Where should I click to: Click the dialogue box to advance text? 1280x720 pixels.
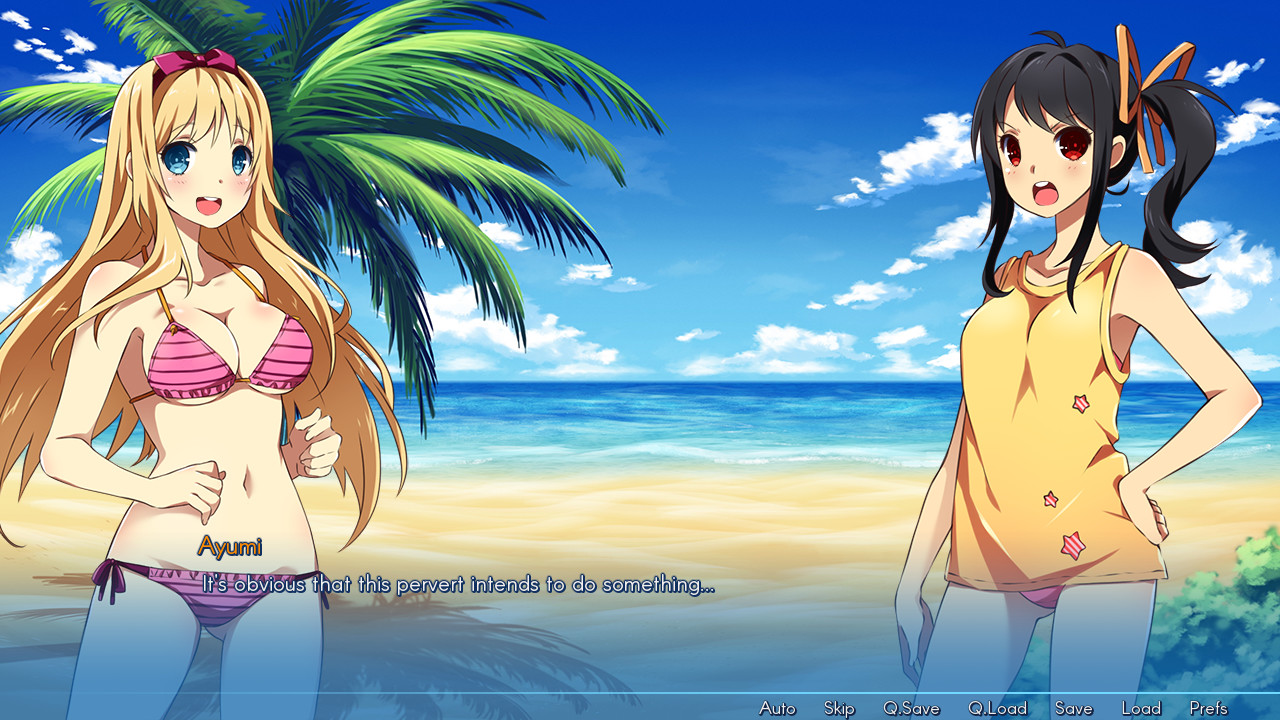[x=460, y=587]
